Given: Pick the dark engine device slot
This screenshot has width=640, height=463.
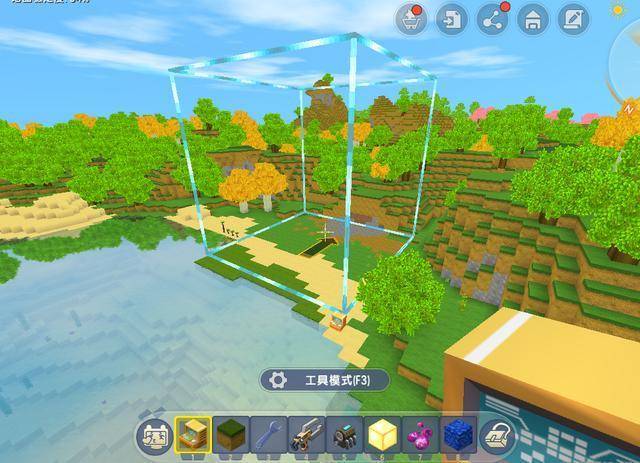Looking at the screenshot, I should coord(343,434).
